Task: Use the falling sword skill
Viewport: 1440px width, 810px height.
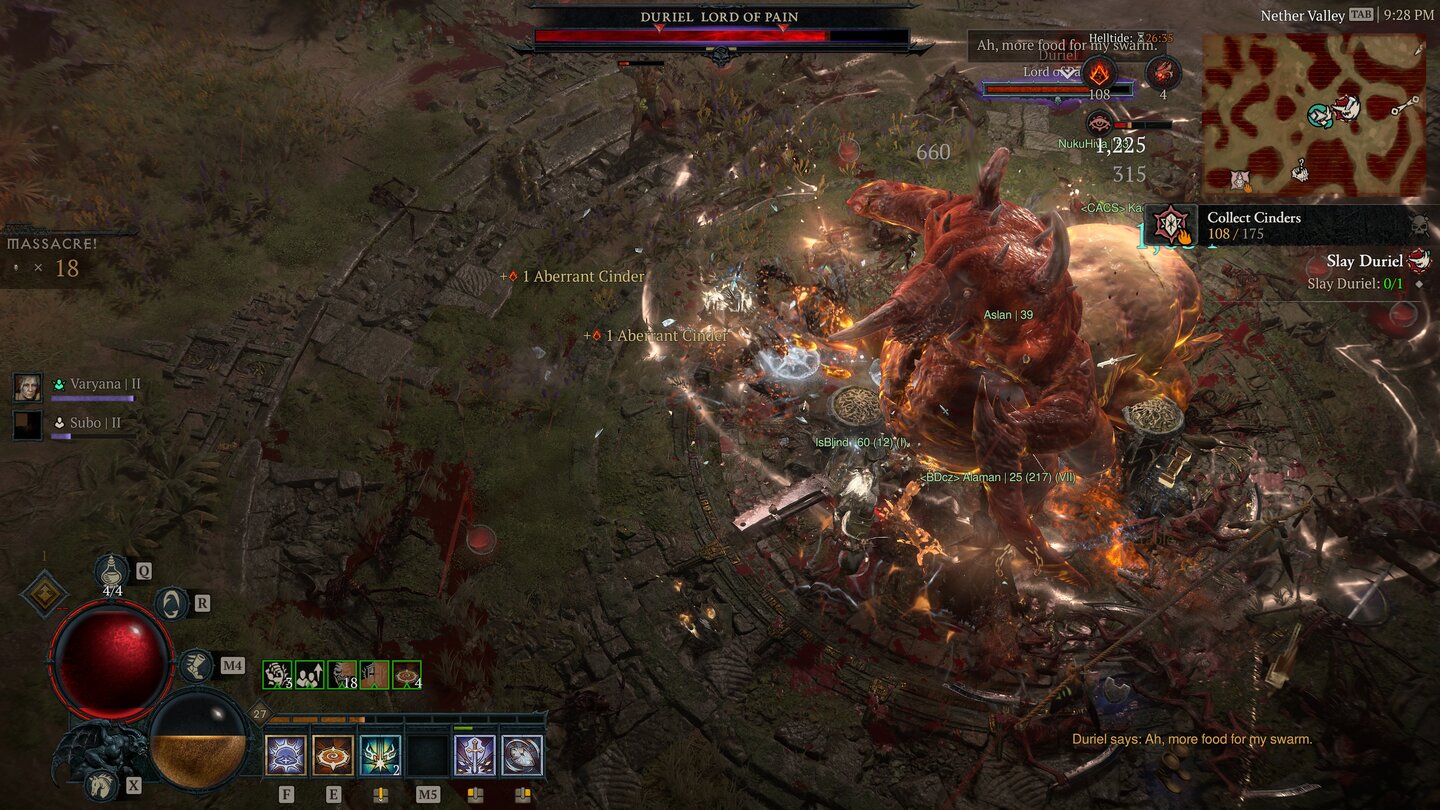Action: [x=475, y=755]
